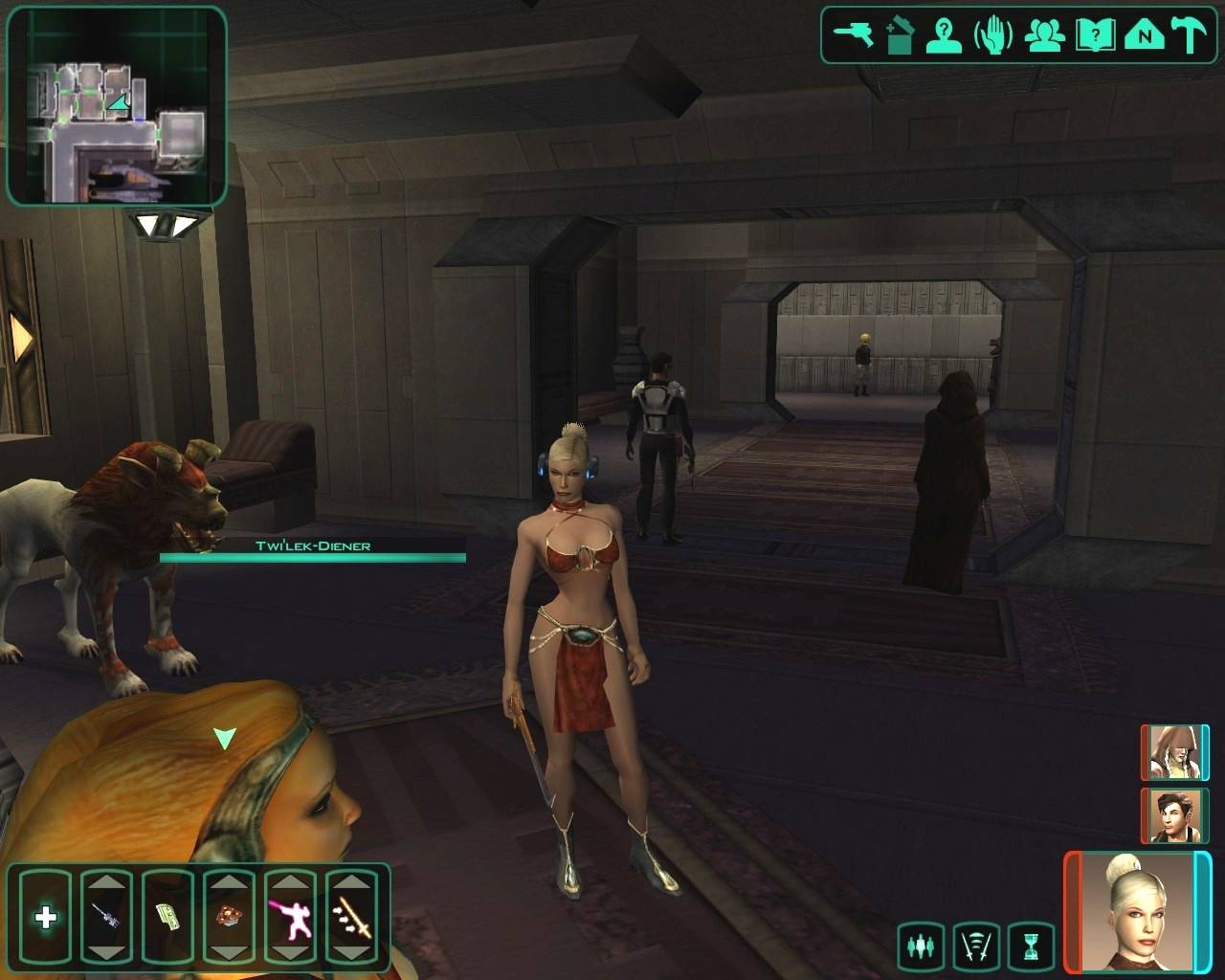Switch to the hooded party member portrait
1225x980 pixels.
[1173, 753]
